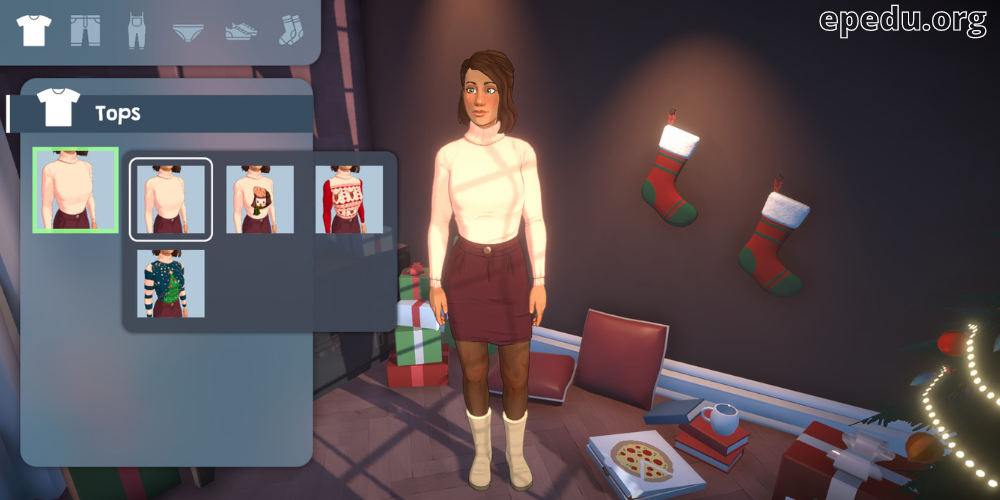The width and height of the screenshot is (1000, 500).
Task: Open the overalls category icon
Action: 137,30
